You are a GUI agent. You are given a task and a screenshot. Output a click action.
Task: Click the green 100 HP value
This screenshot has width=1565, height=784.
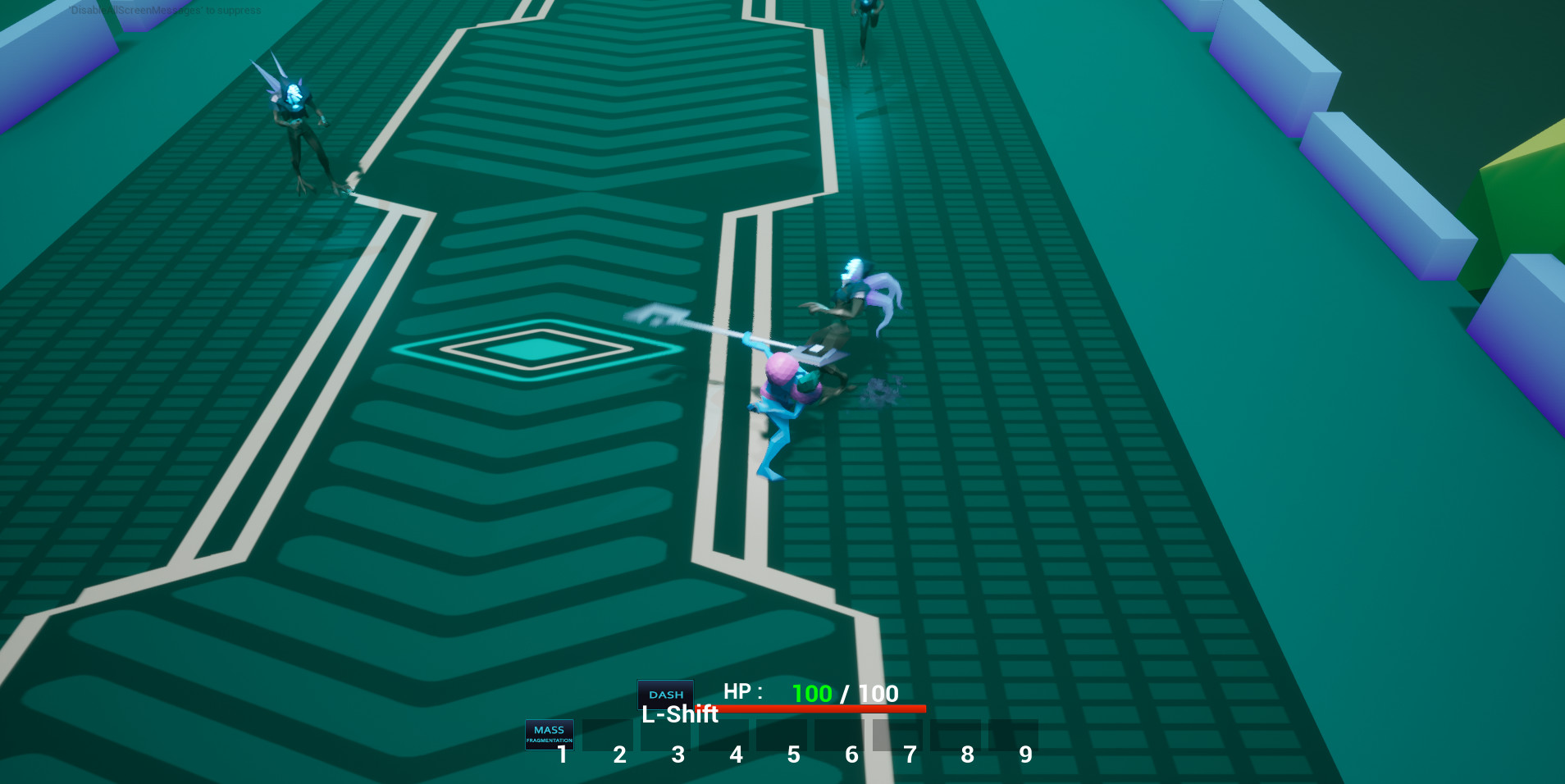813,693
